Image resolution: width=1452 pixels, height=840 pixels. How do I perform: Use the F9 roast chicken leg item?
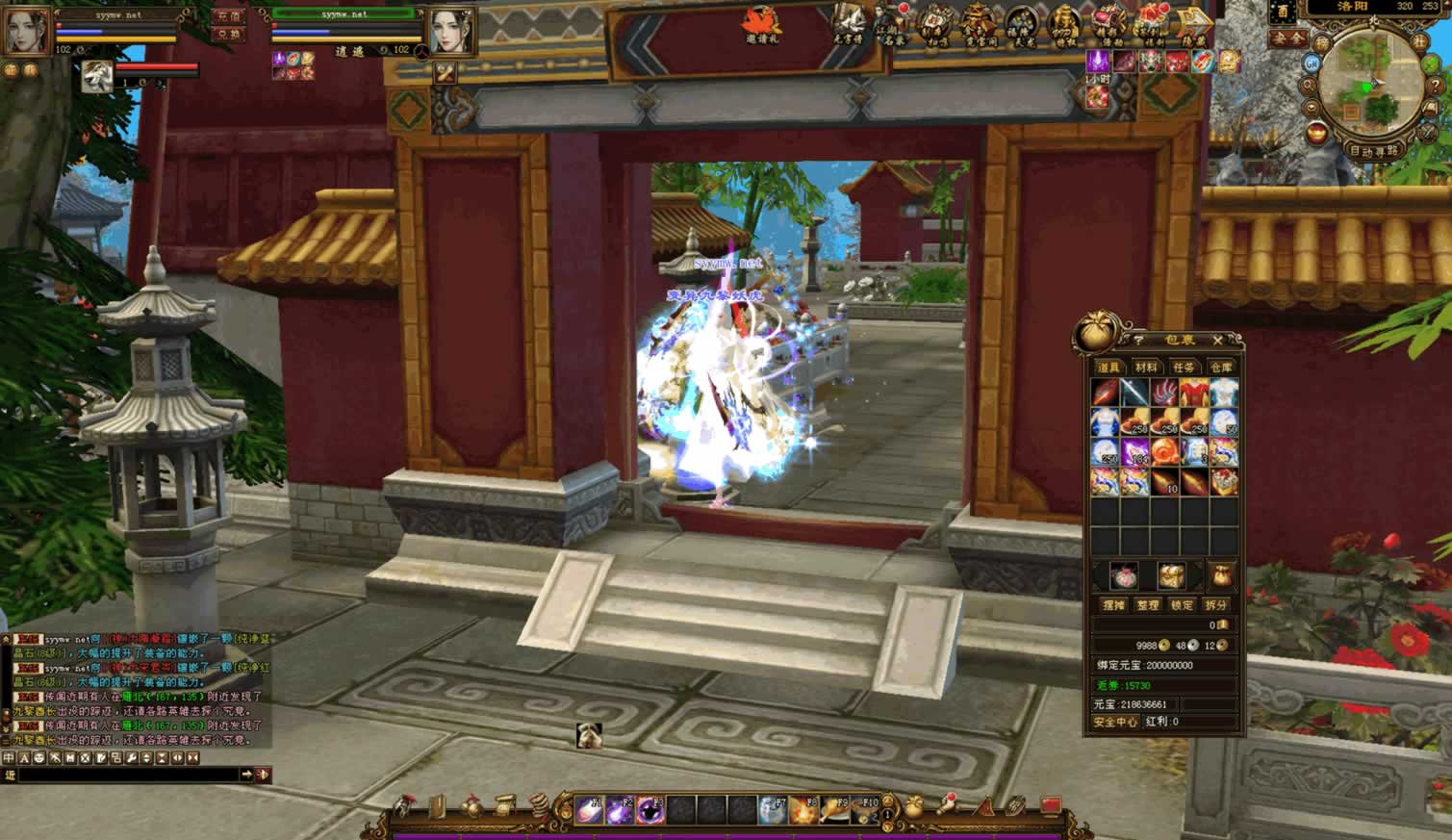[x=834, y=811]
